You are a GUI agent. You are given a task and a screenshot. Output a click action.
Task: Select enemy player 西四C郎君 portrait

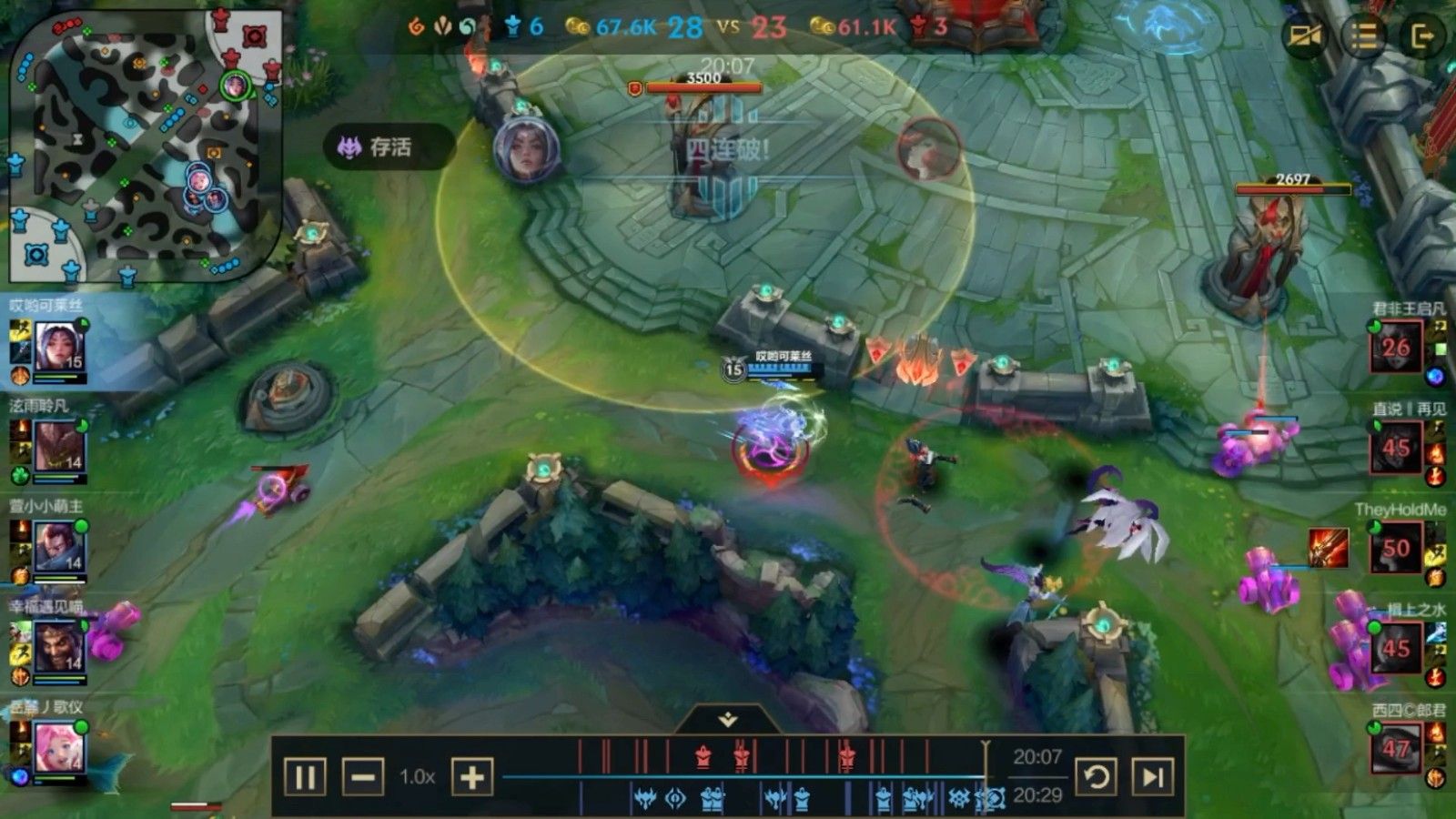pos(1396,748)
